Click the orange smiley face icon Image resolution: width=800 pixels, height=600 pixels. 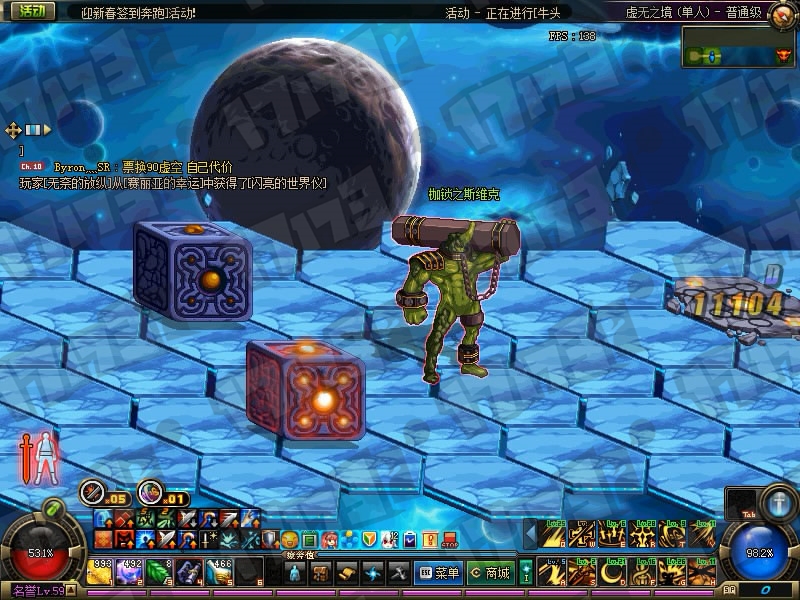(x=289, y=540)
